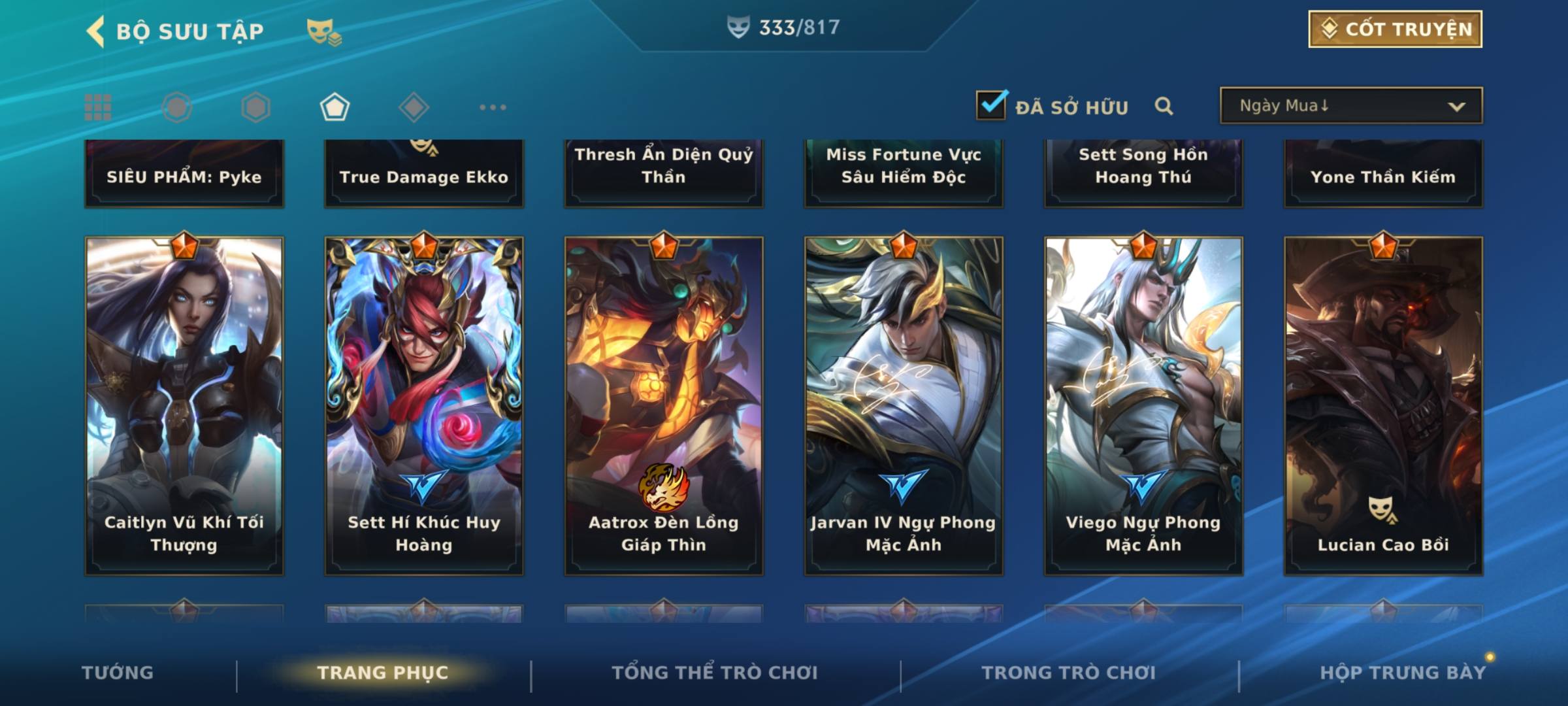Select the pentagon rarity filter

click(x=335, y=107)
